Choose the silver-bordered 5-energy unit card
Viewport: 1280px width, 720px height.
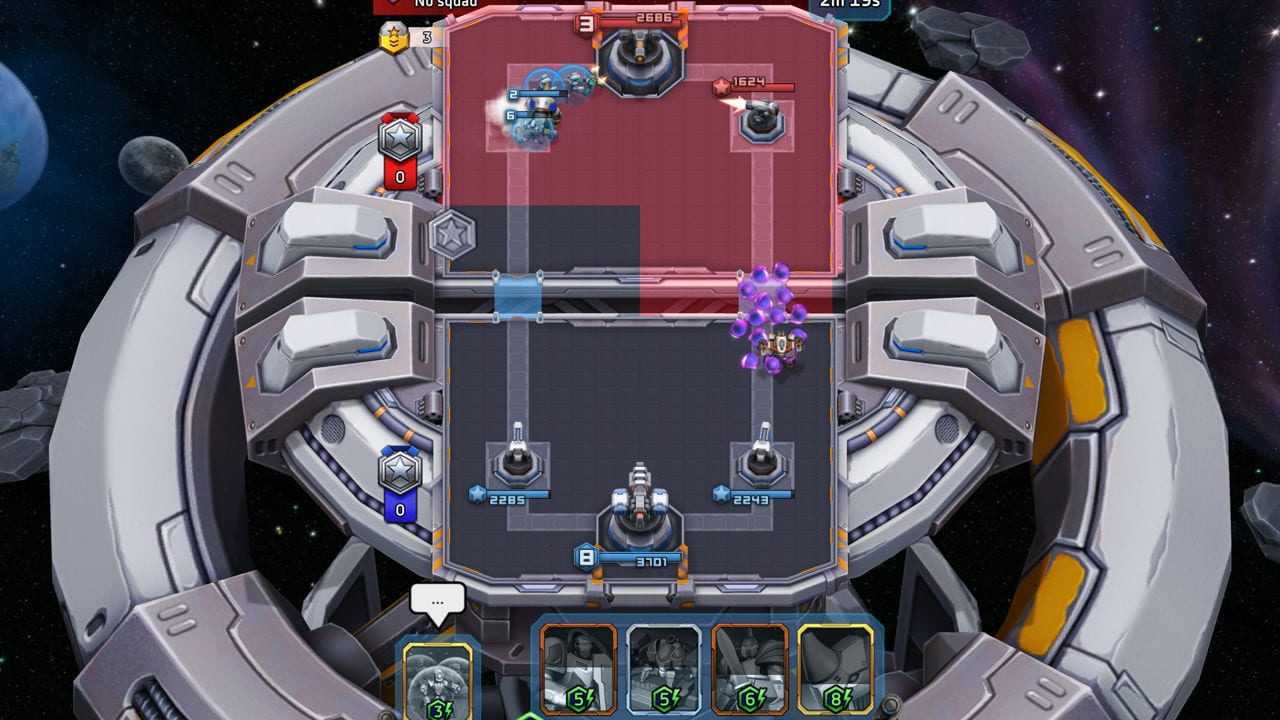664,668
